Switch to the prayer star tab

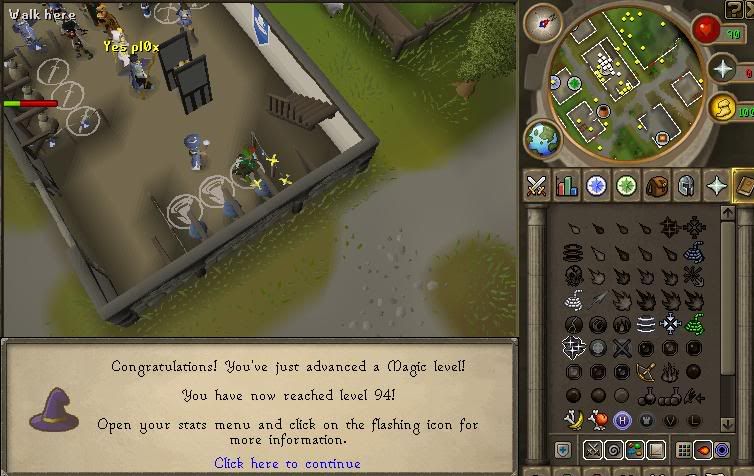pos(716,185)
